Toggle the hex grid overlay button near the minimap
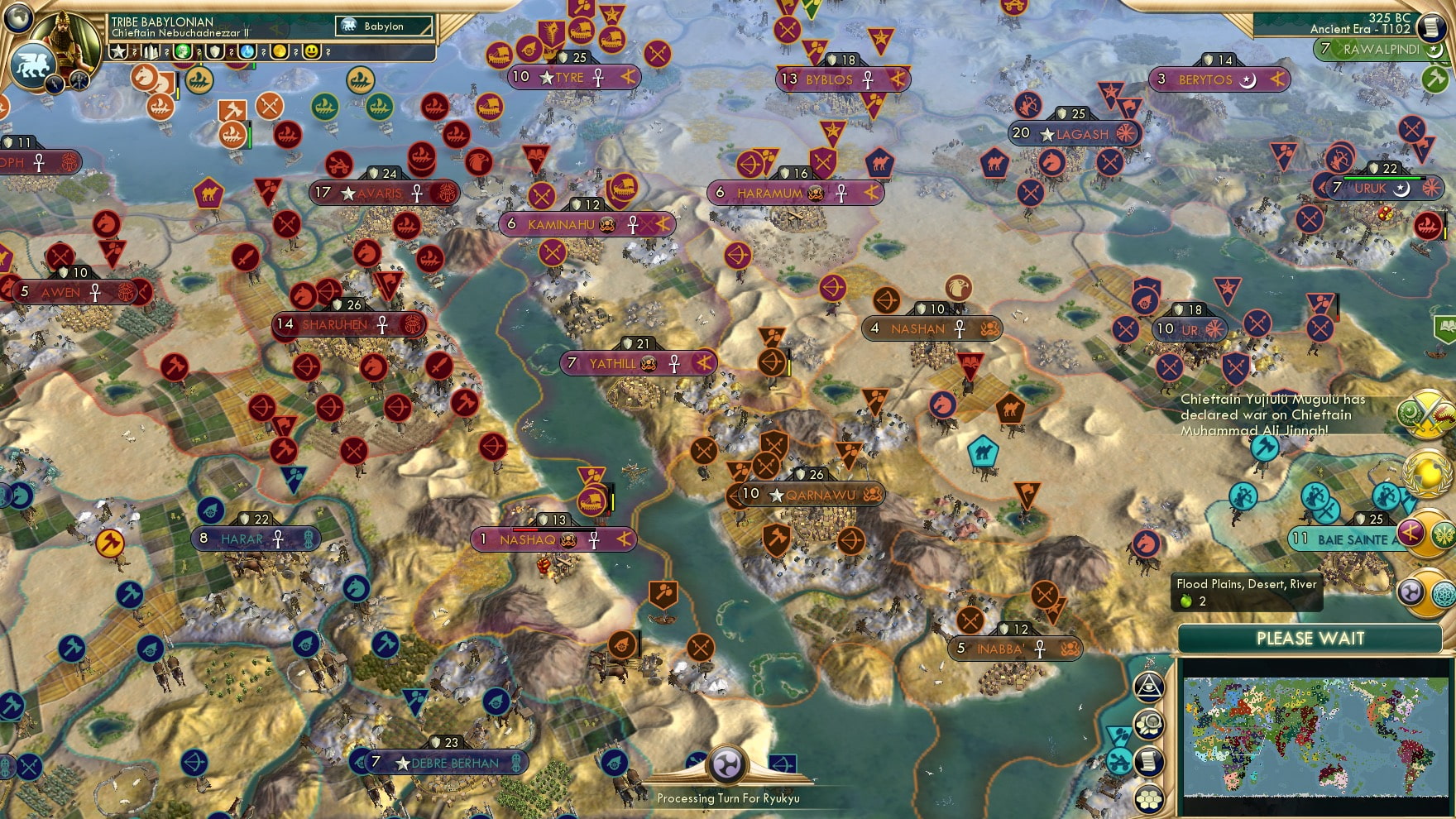This screenshot has height=819, width=1456. (x=1148, y=797)
